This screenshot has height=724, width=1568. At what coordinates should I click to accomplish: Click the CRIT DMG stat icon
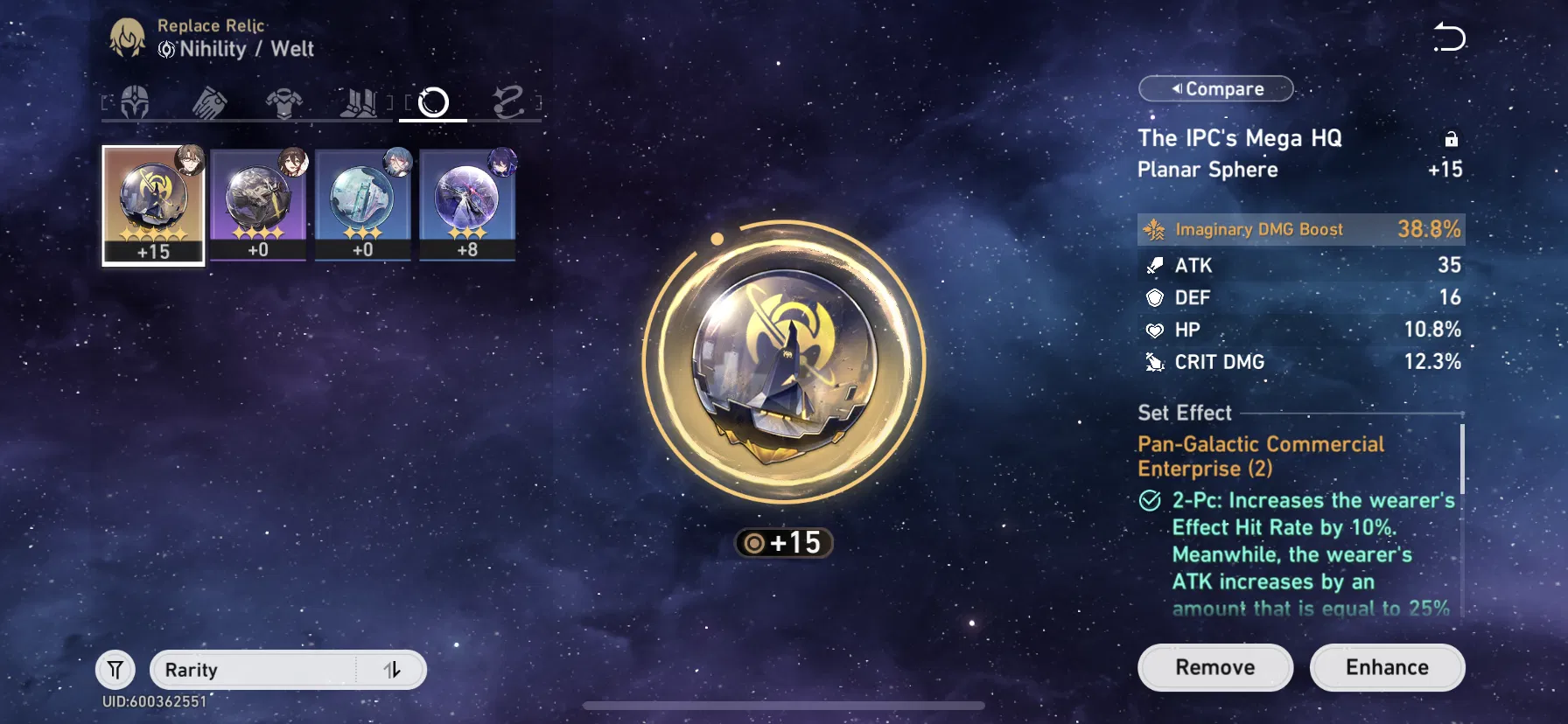coord(1157,361)
